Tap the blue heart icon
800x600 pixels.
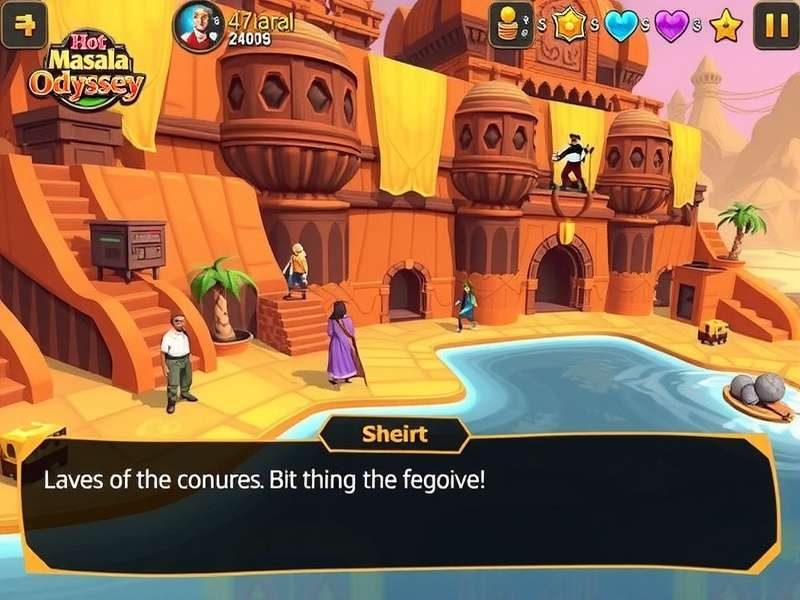click(620, 25)
